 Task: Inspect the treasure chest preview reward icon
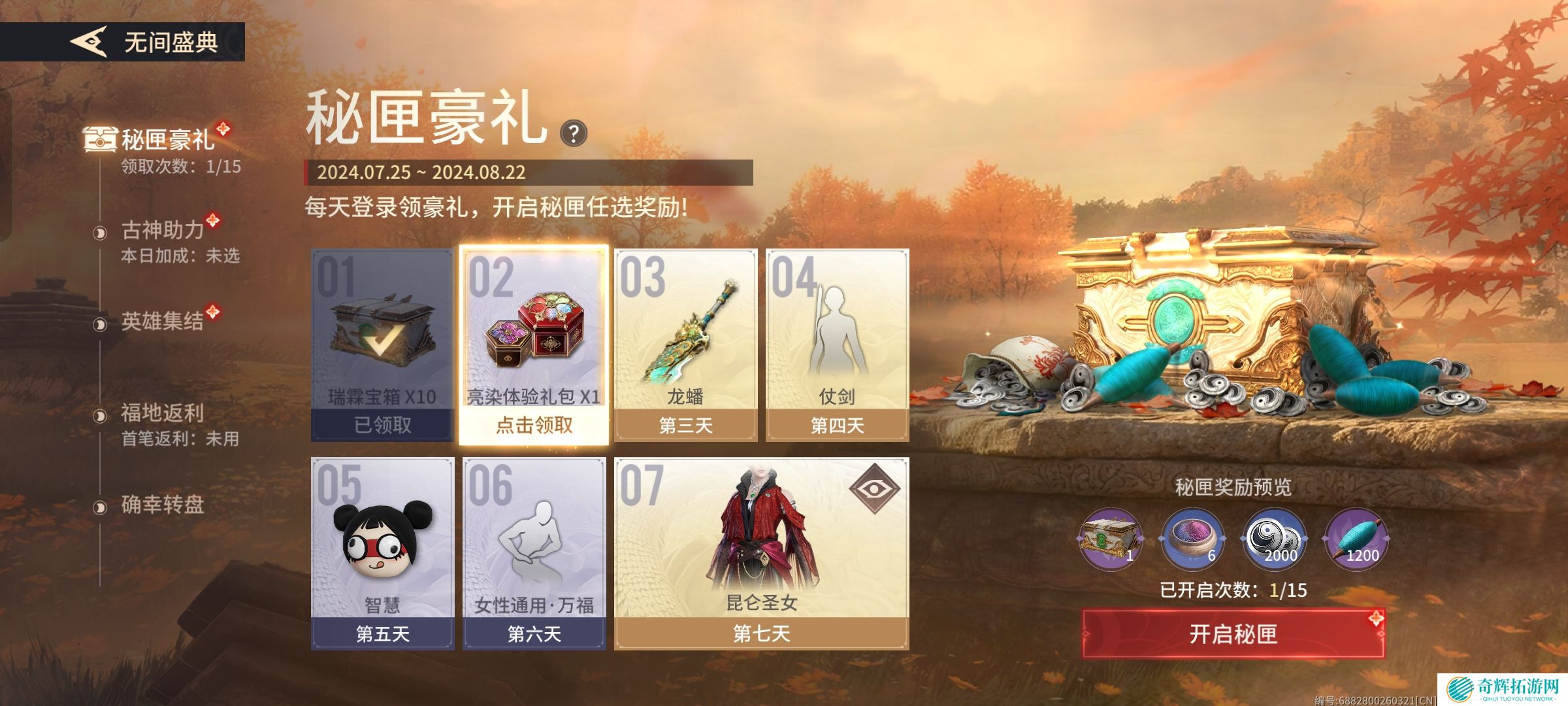pyautogui.click(x=1110, y=539)
